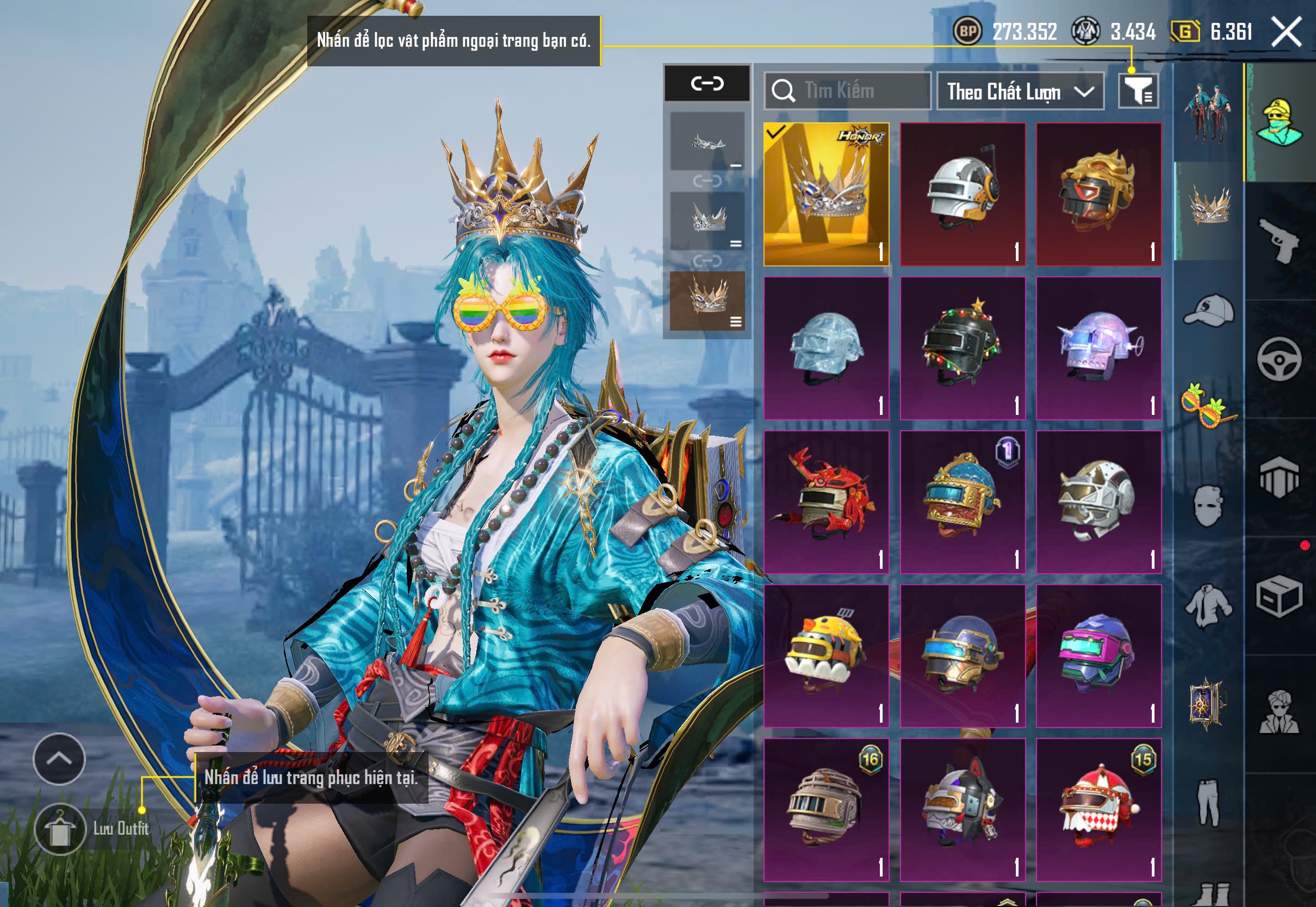Select the Honor crown headgear item
The width and height of the screenshot is (1316, 907).
tap(826, 194)
